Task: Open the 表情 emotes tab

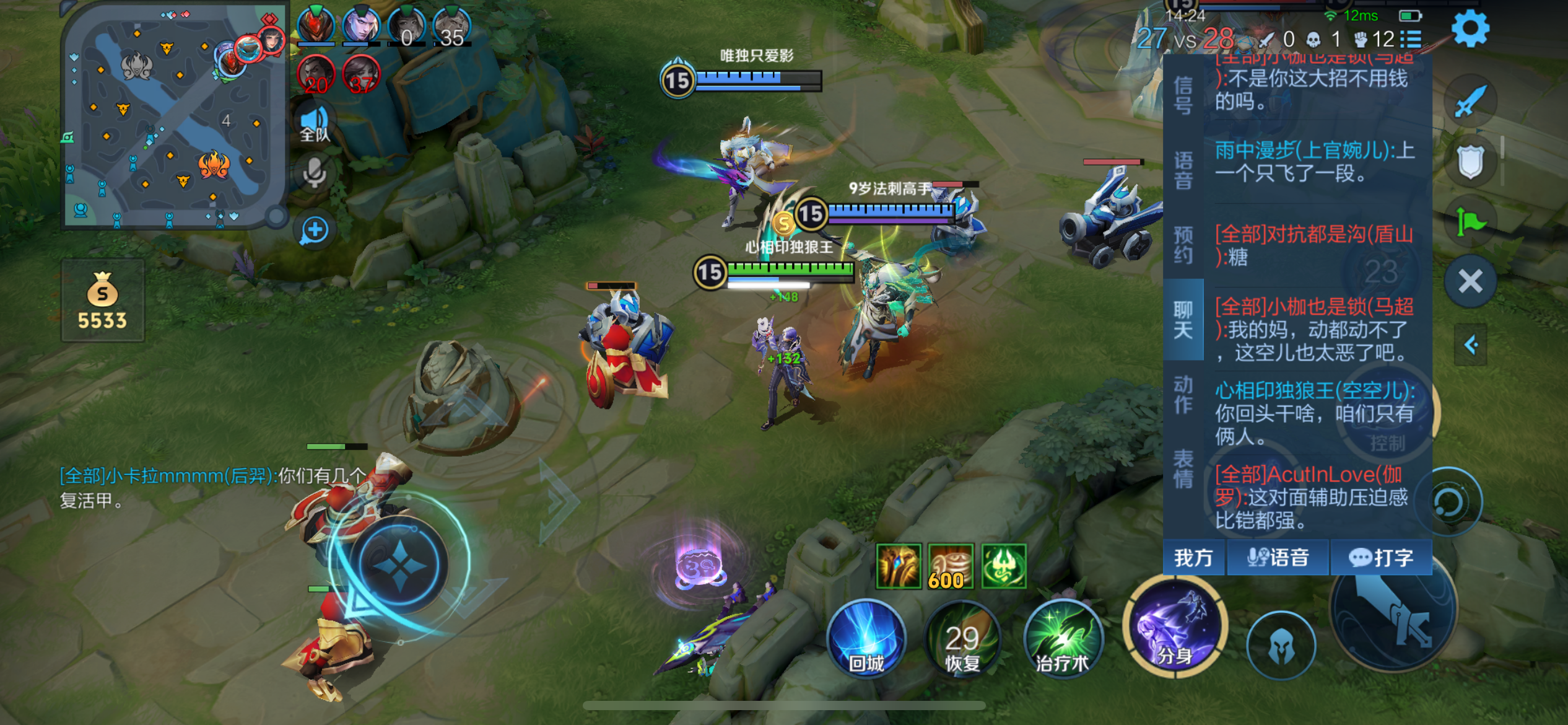Action: click(1183, 469)
